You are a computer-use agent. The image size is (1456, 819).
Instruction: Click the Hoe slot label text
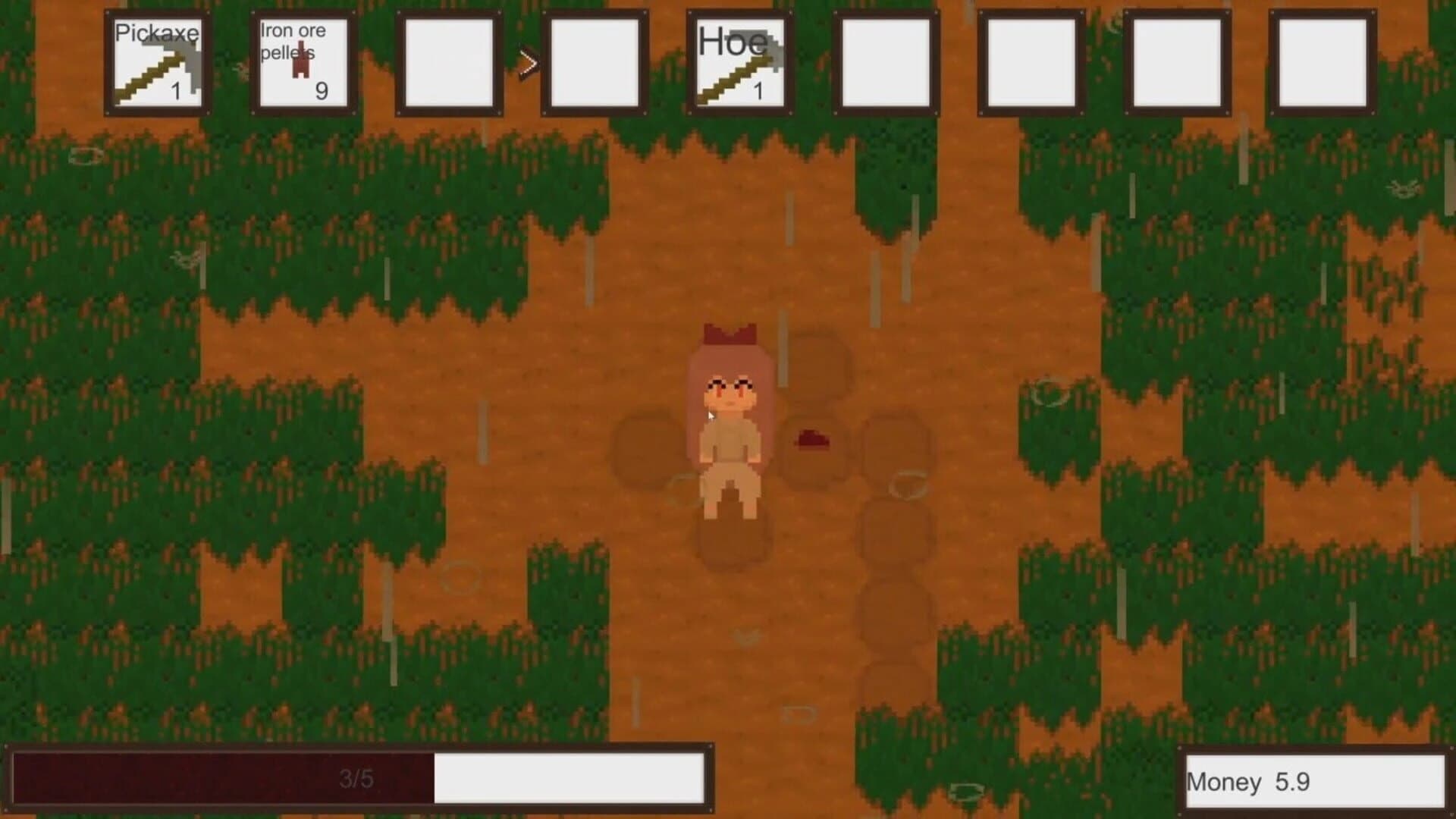pyautogui.click(x=733, y=42)
